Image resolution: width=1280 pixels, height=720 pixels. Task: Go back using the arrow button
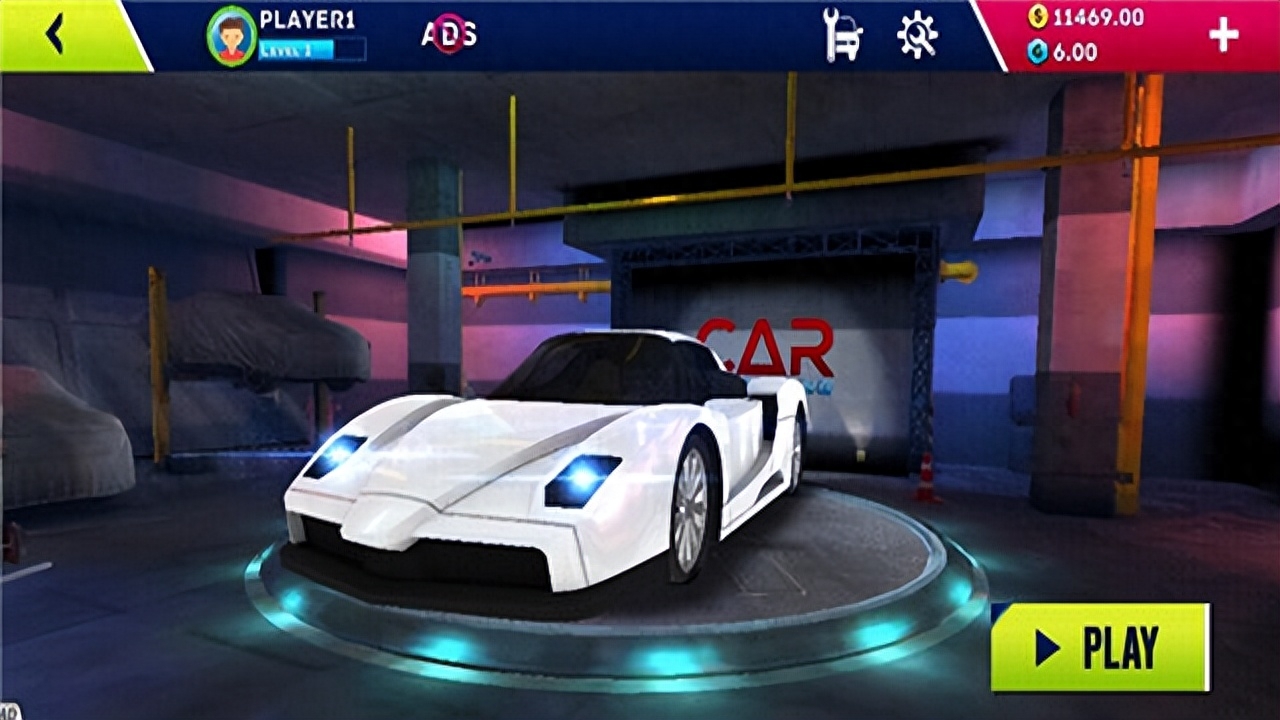[x=55, y=35]
